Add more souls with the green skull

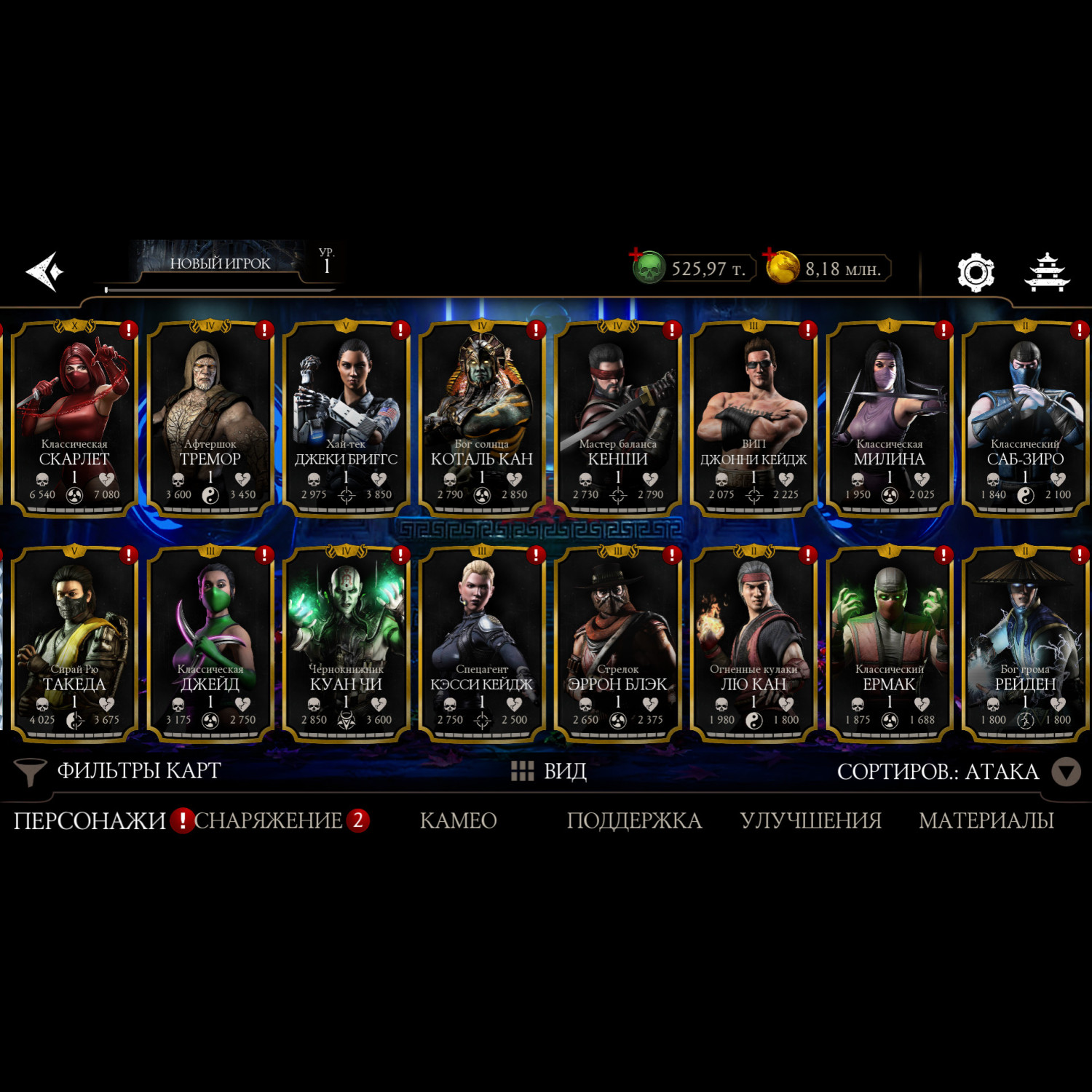(647, 268)
